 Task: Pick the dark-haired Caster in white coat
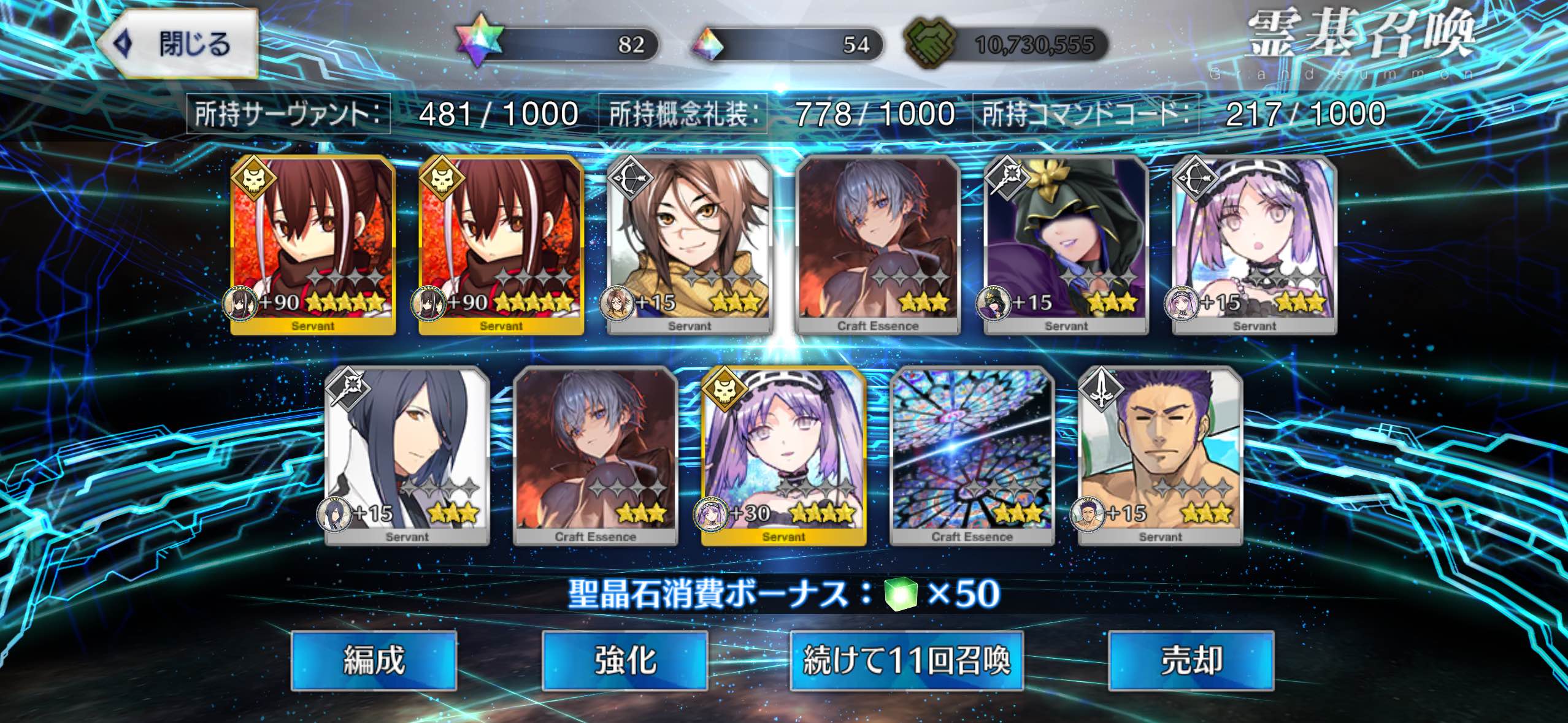pyautogui.click(x=407, y=456)
